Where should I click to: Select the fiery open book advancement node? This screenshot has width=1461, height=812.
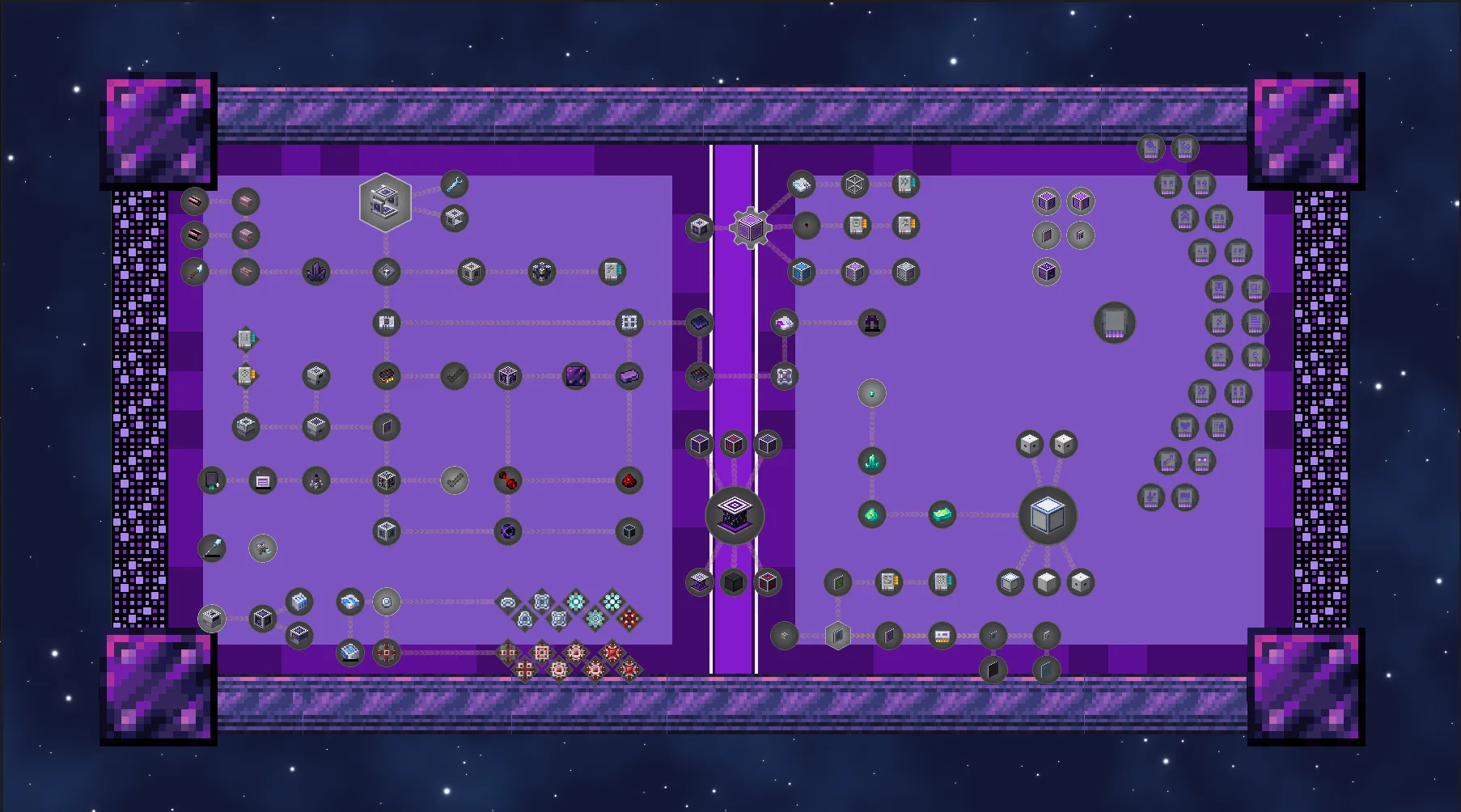(x=387, y=375)
